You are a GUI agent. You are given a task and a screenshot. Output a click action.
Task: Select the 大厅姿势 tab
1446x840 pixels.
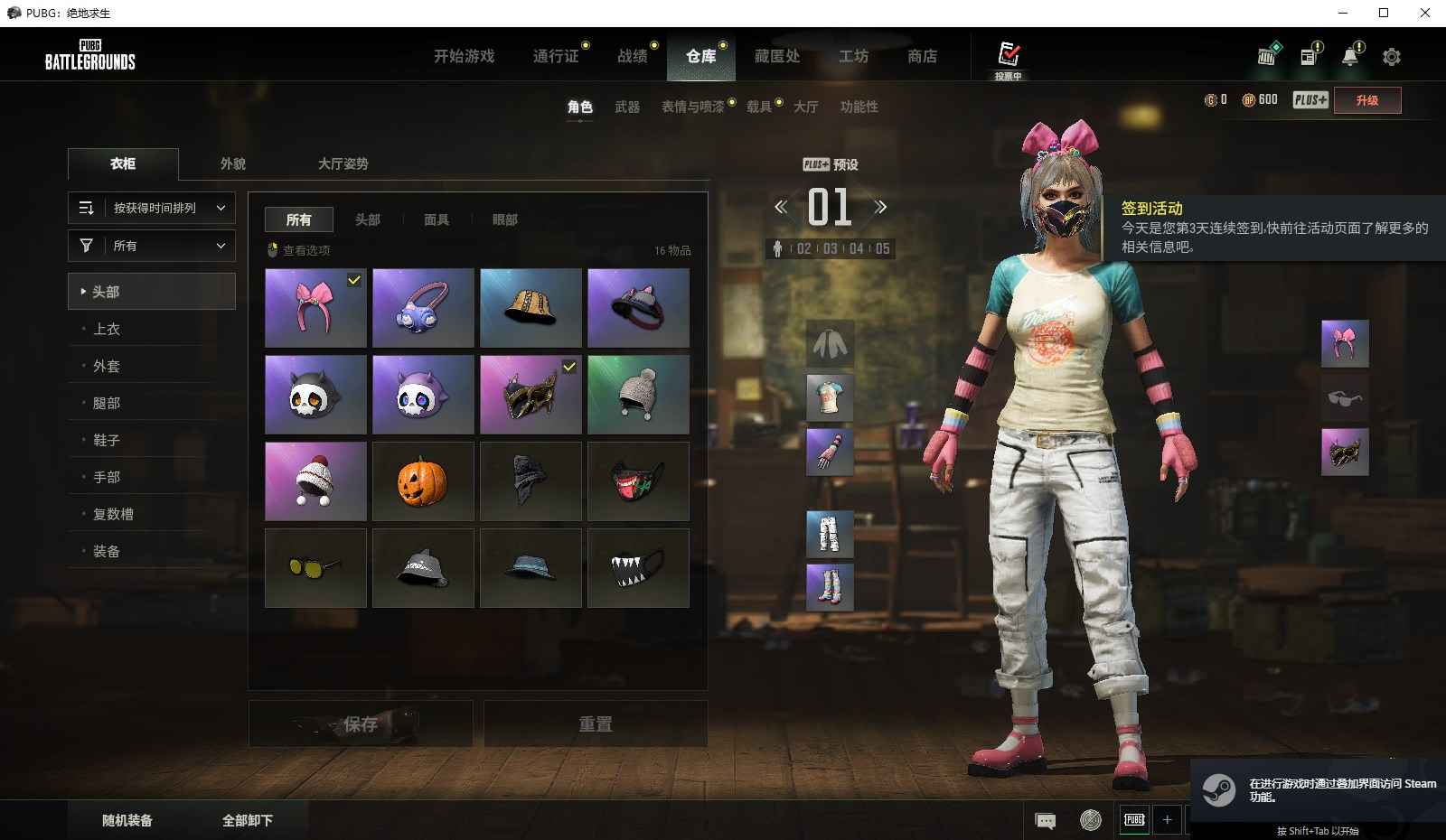(343, 163)
